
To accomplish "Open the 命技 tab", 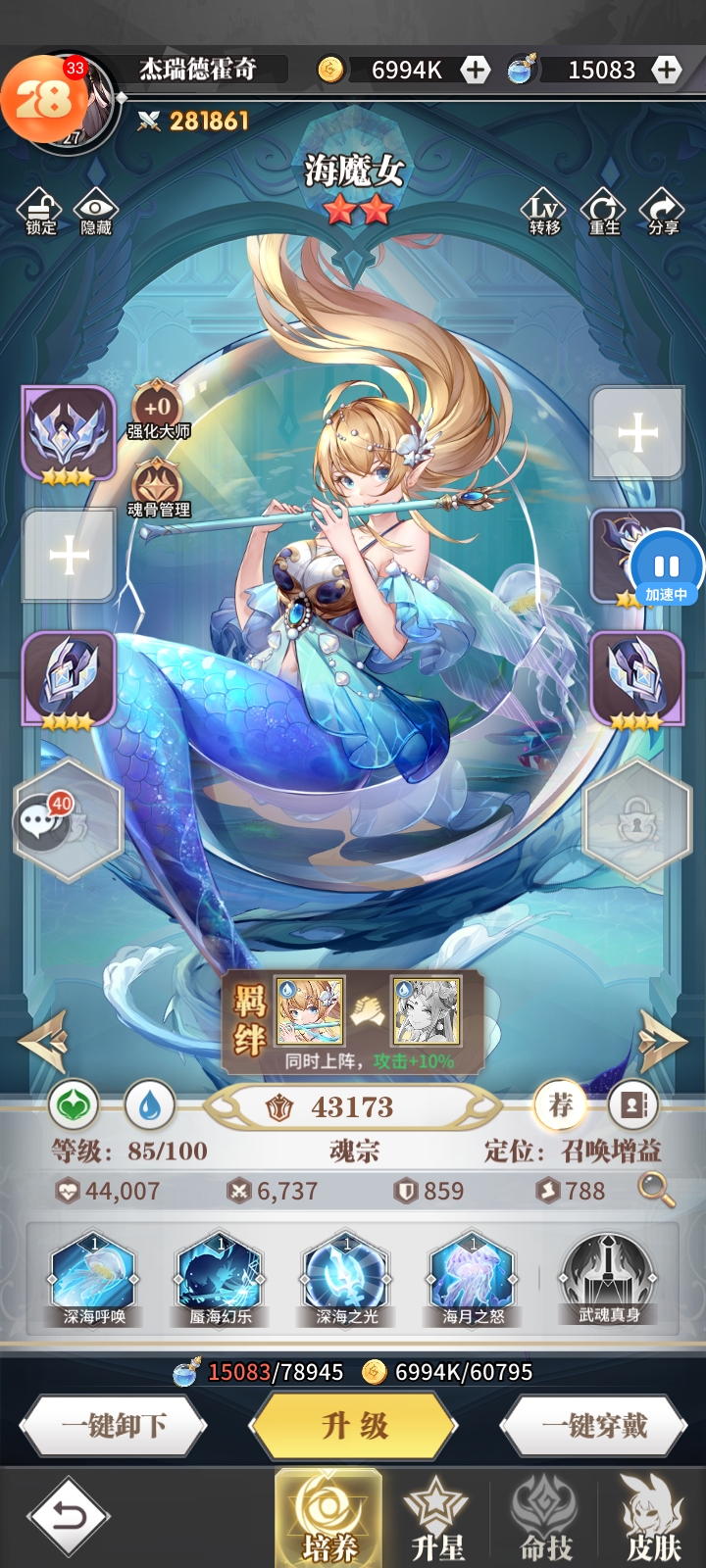I will pyautogui.click(x=546, y=1518).
